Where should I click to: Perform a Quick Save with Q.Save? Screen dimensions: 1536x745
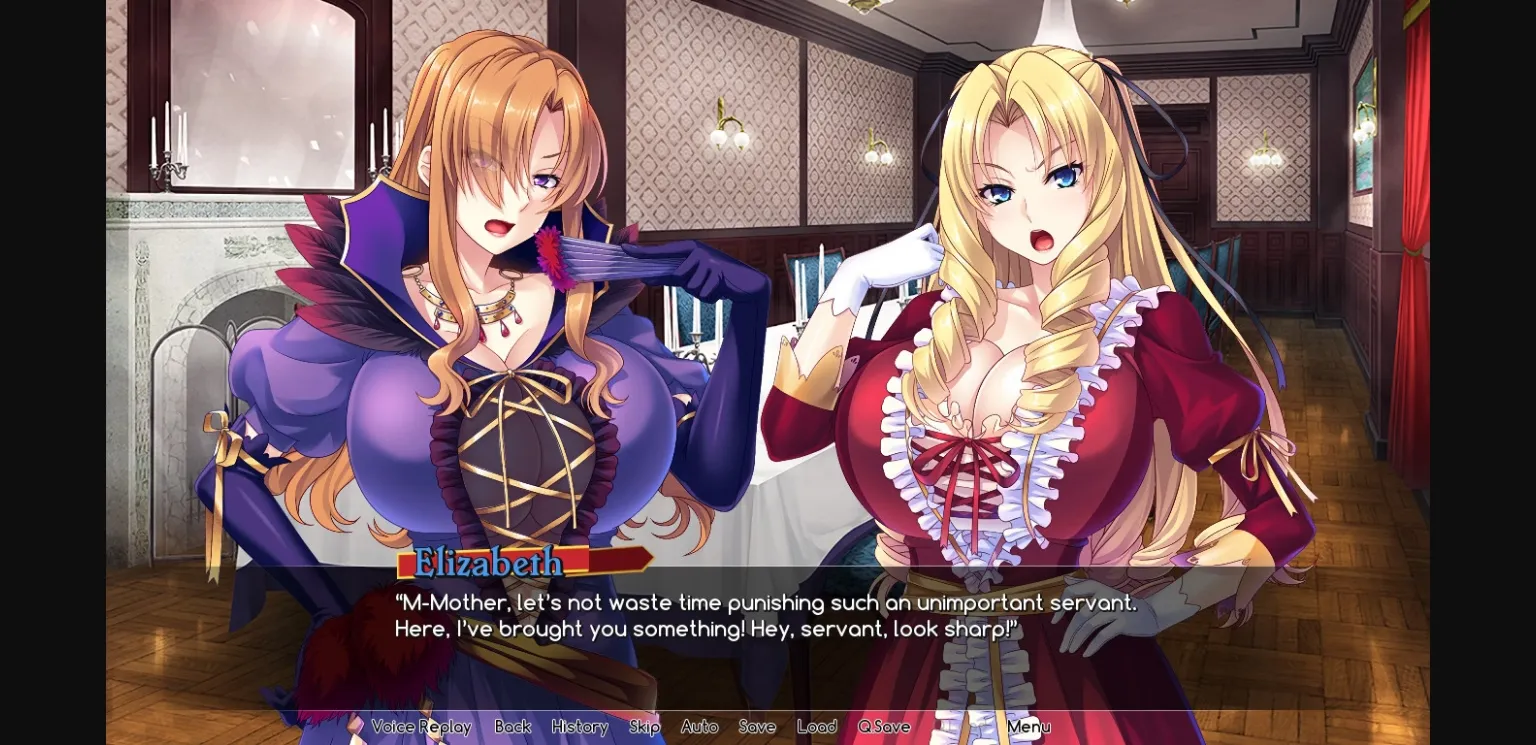coord(882,727)
